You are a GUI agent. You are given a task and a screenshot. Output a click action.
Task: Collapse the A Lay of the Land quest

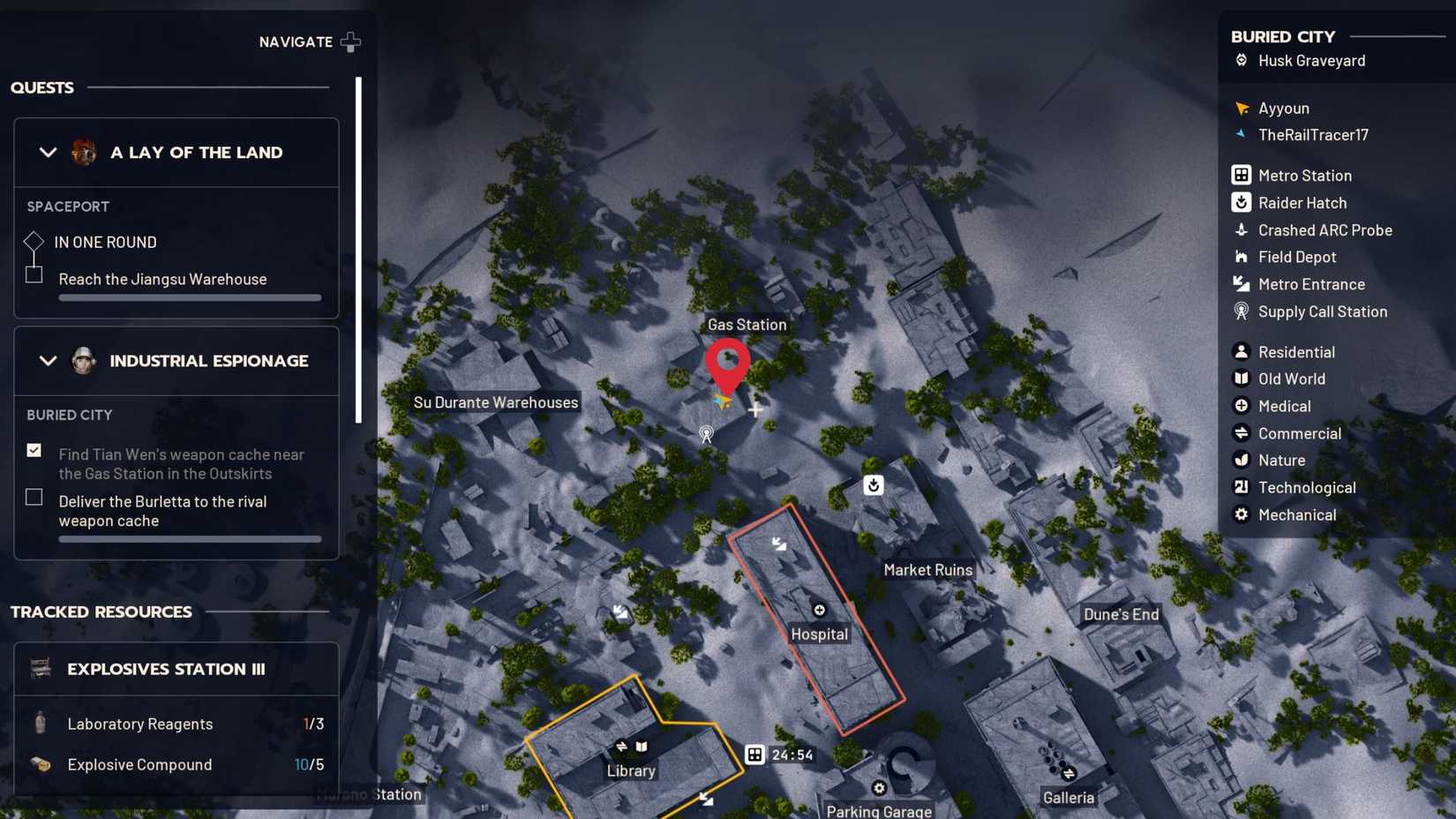[49, 152]
